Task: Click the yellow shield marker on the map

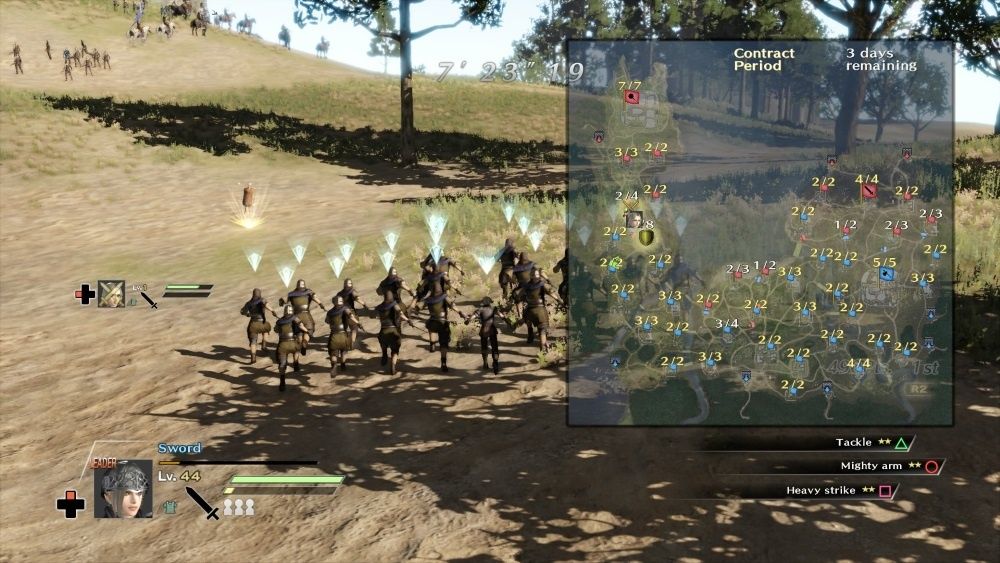Action: (646, 238)
